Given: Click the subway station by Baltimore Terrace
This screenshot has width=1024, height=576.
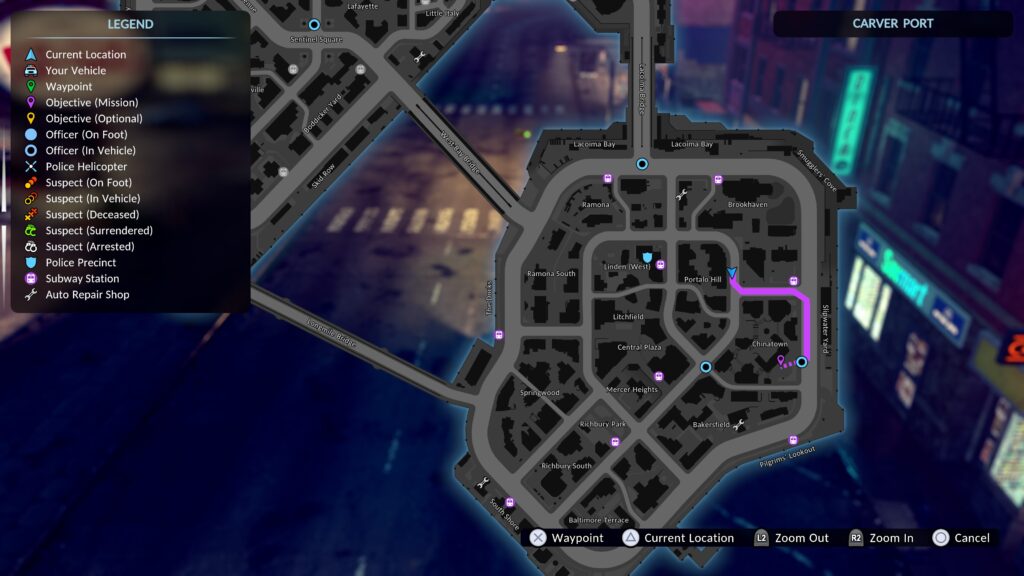Looking at the screenshot, I should tap(510, 503).
